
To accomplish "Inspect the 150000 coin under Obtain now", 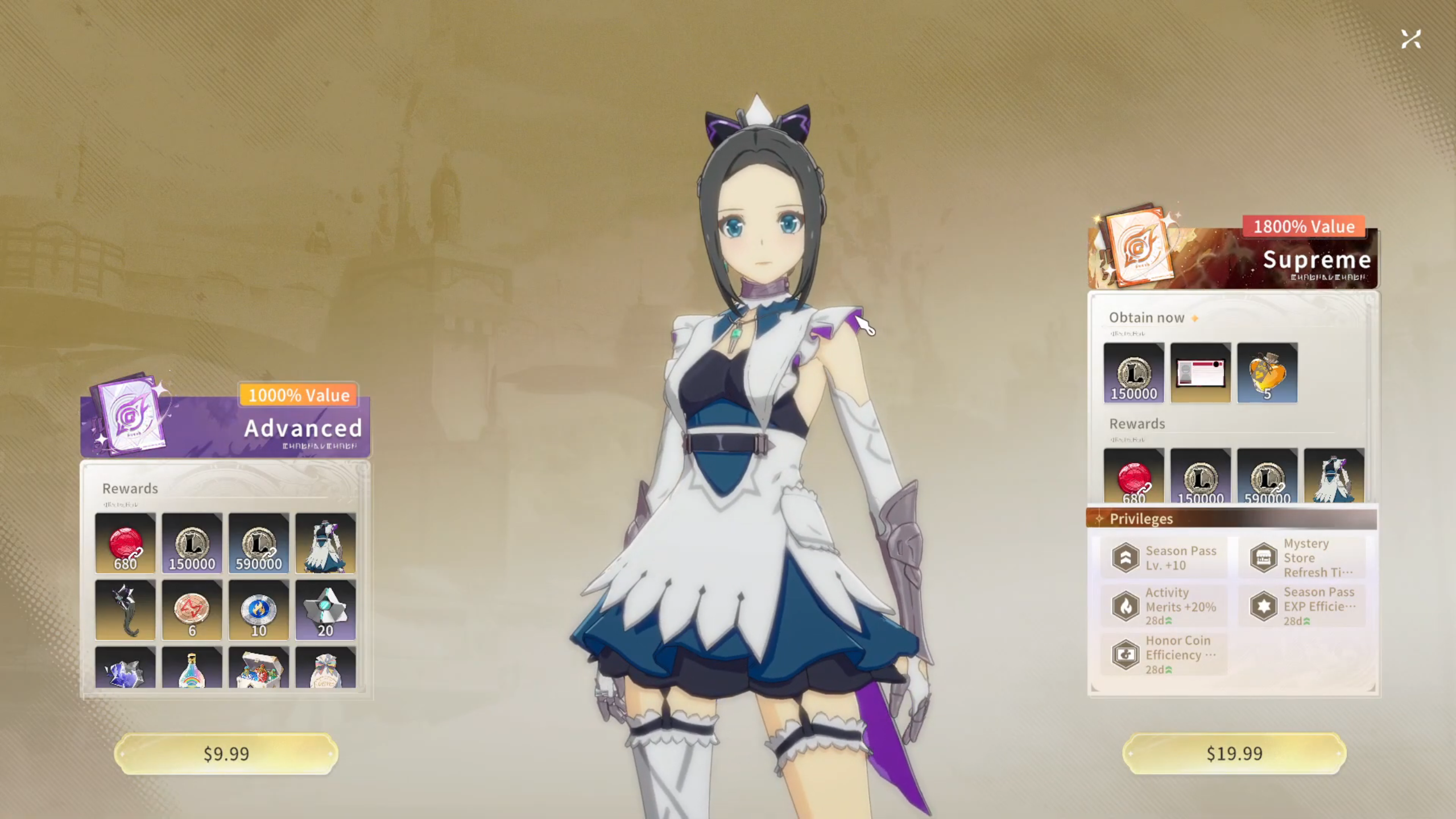I will pyautogui.click(x=1134, y=373).
